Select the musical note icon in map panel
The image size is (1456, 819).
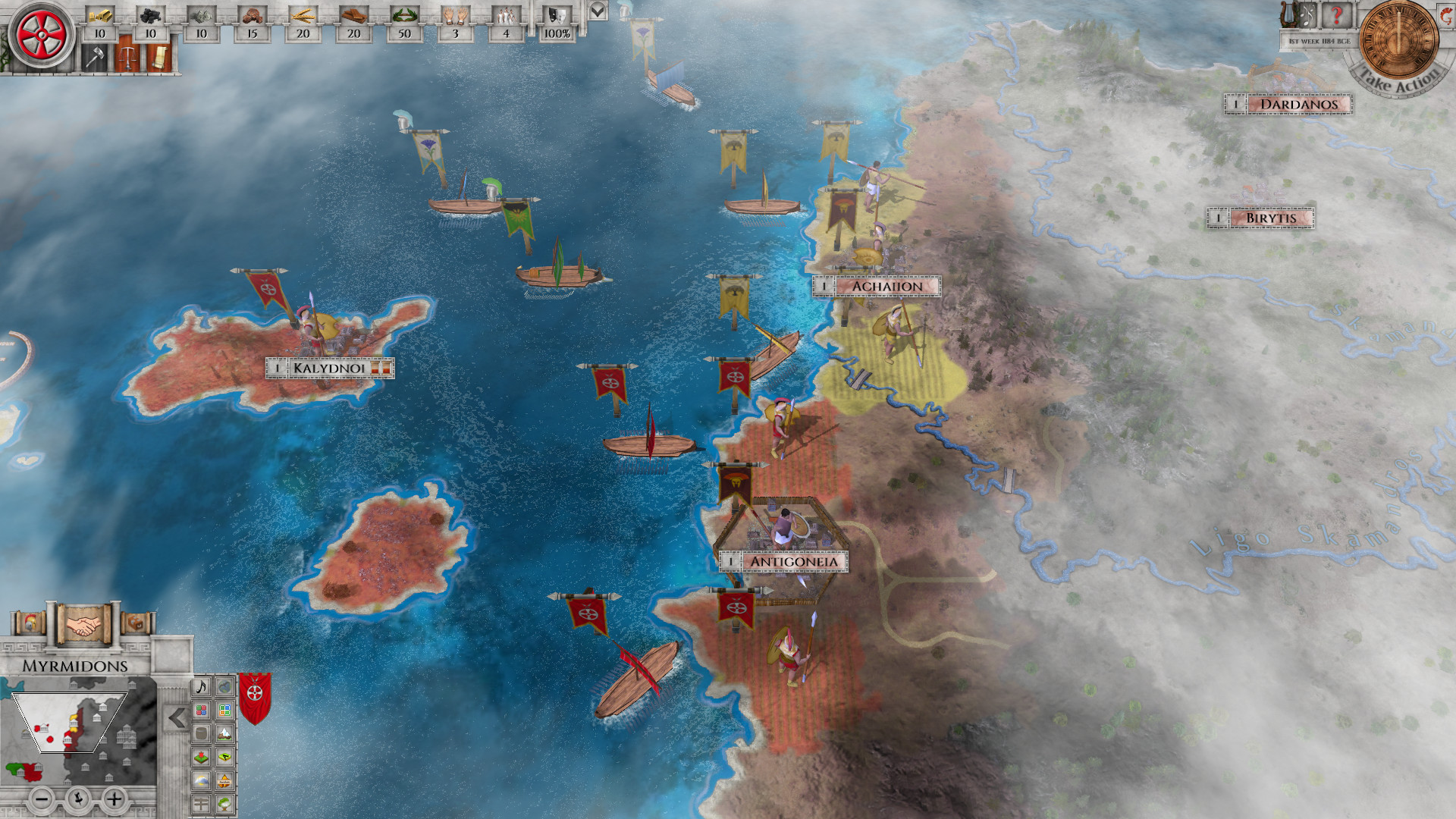click(x=200, y=687)
